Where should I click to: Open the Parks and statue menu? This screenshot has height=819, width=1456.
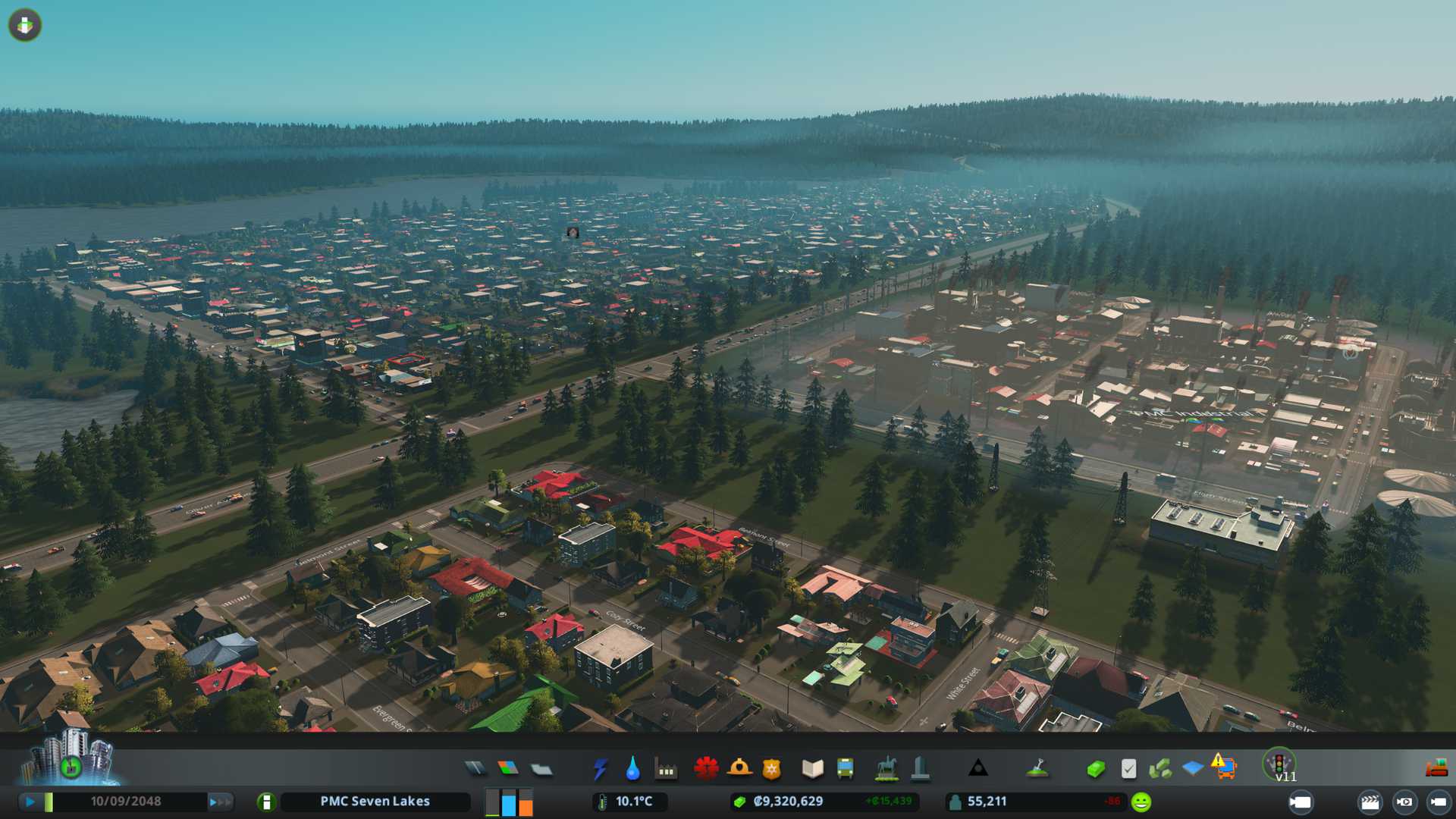tap(886, 769)
